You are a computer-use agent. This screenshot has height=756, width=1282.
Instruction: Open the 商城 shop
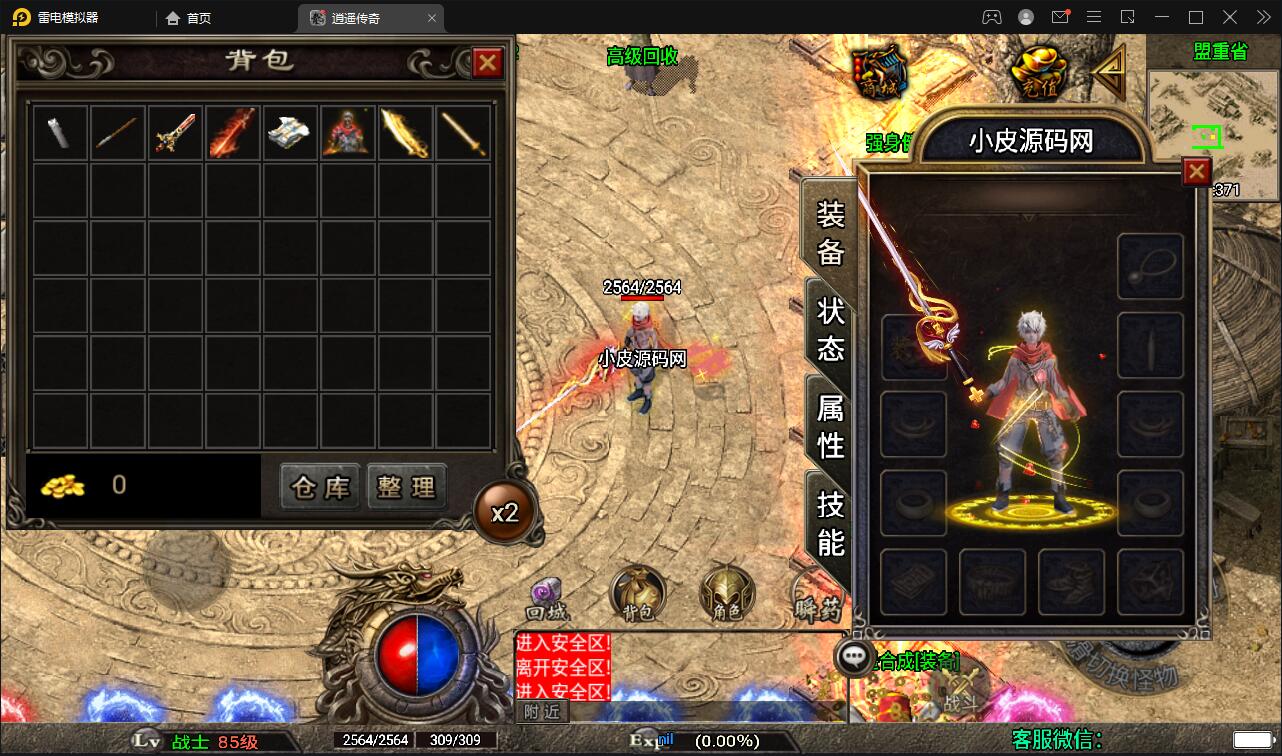880,72
